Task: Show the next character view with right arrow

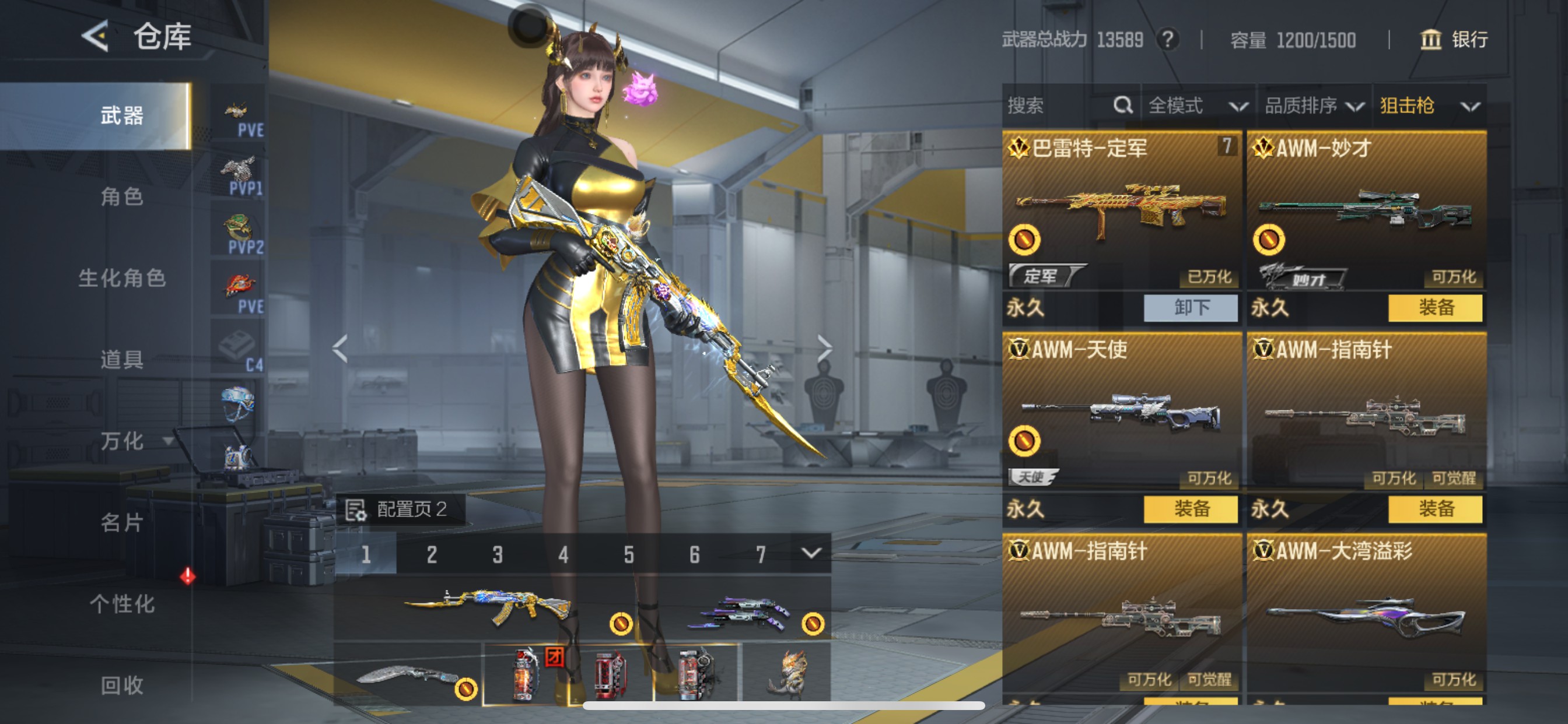Action: point(824,348)
